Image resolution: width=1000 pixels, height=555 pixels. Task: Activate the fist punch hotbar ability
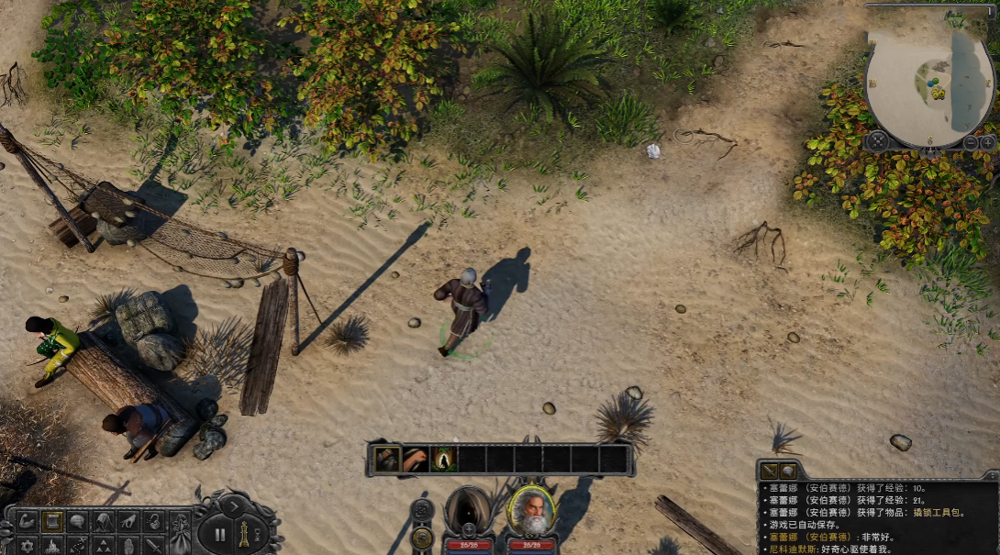coord(416,459)
